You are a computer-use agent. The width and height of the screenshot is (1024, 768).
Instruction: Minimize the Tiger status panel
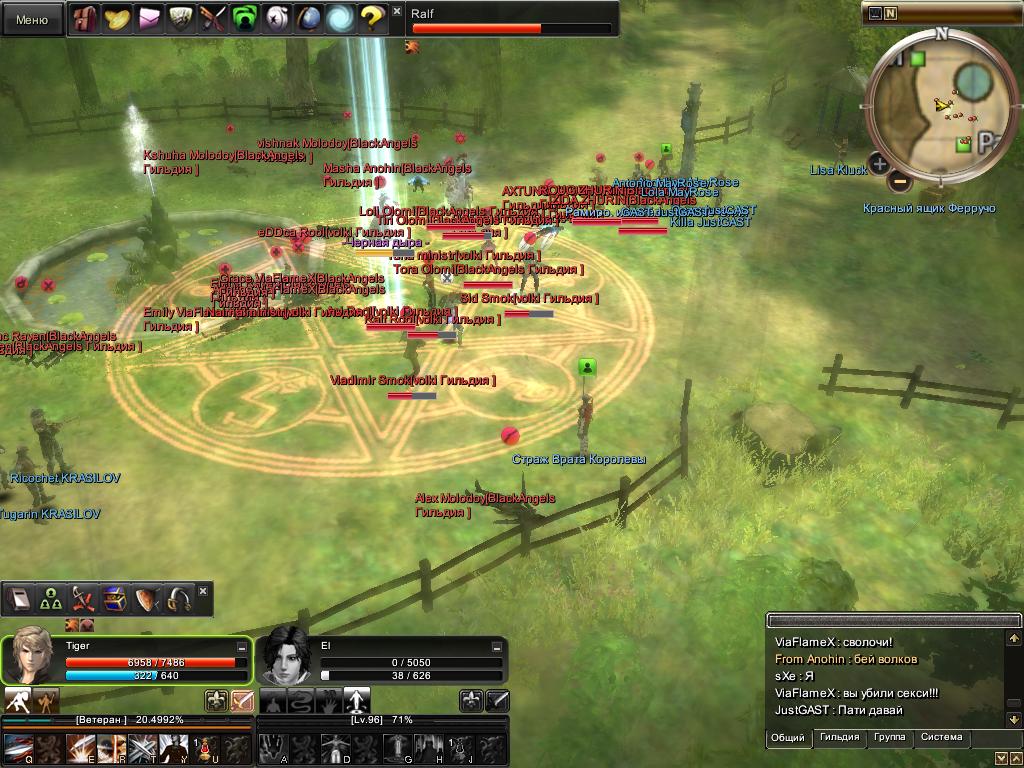point(242,648)
